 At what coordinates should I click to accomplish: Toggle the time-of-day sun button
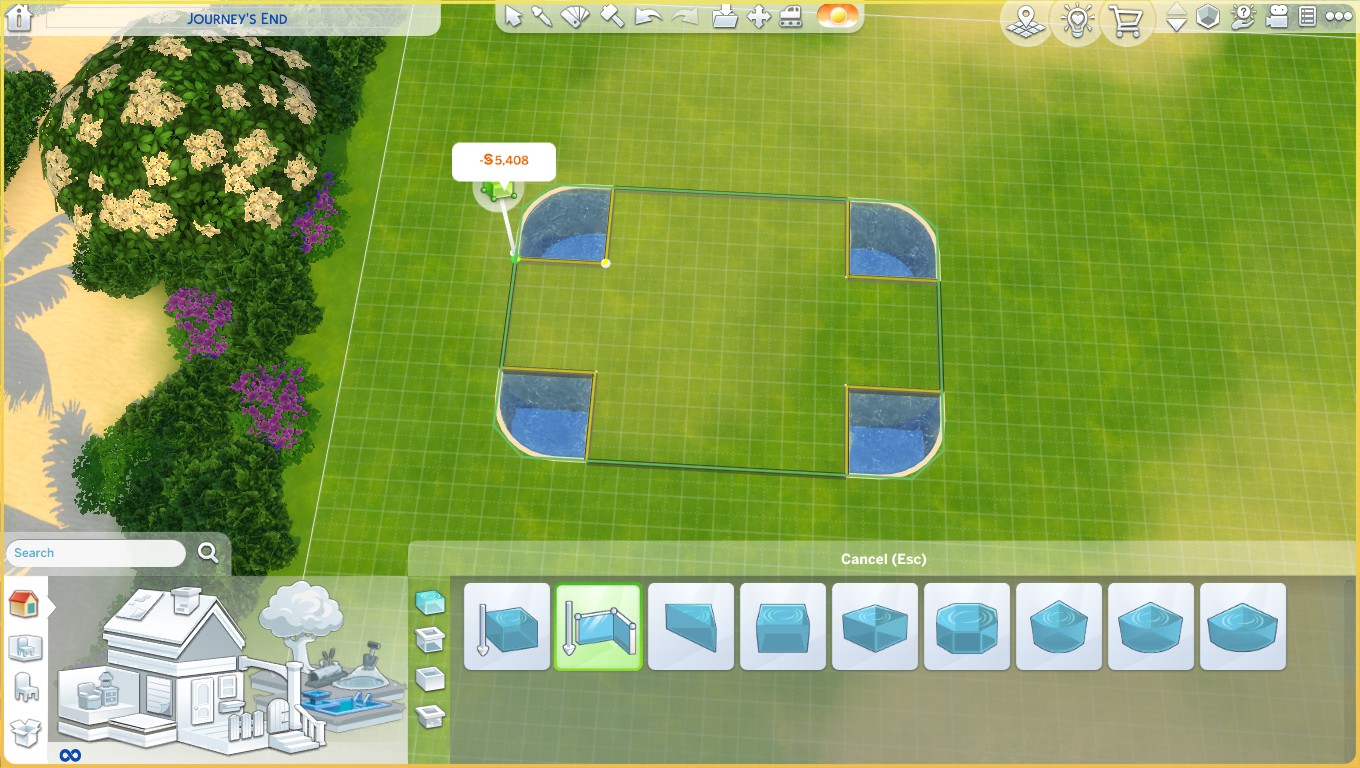coord(837,16)
